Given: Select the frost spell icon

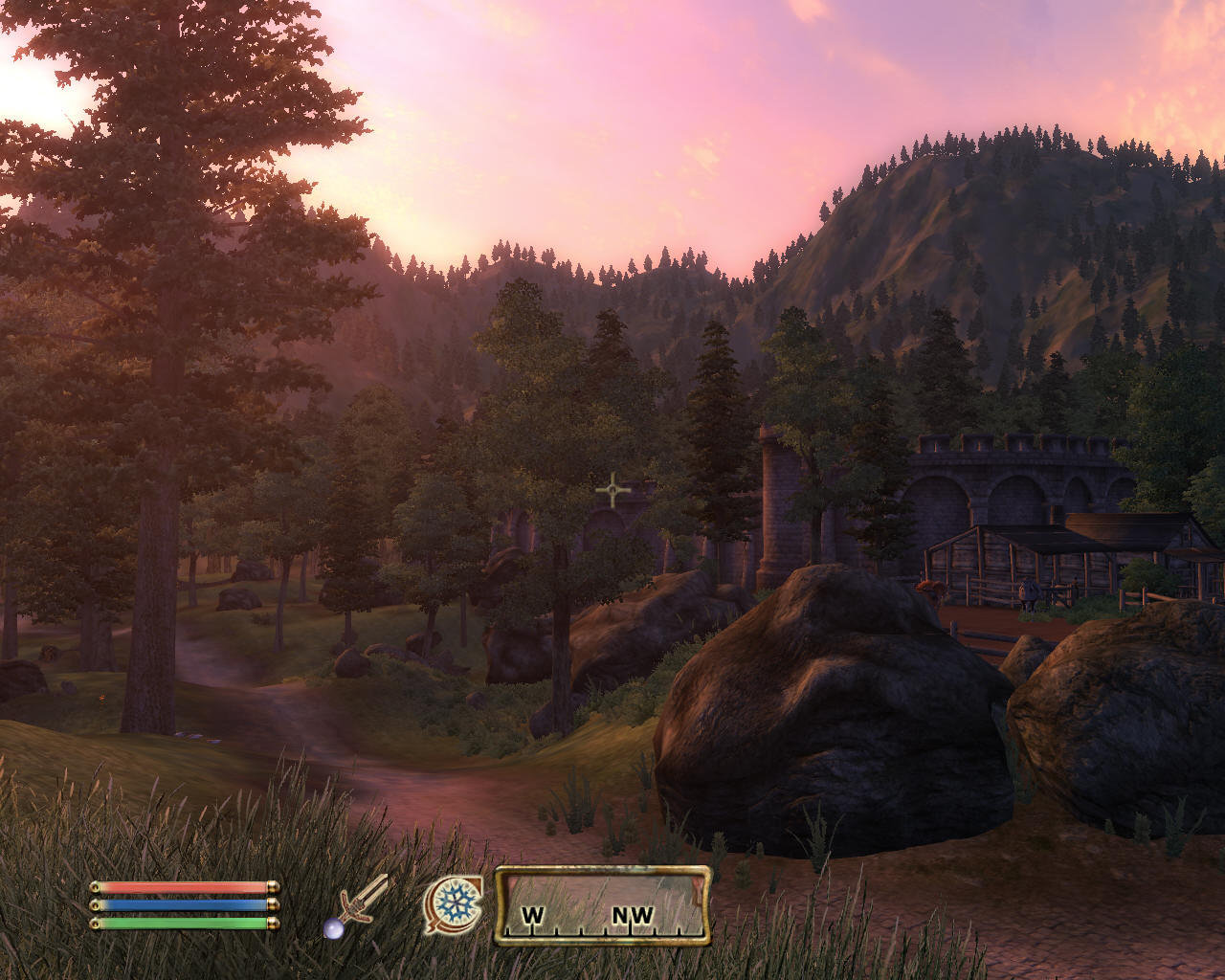Looking at the screenshot, I should click(452, 905).
